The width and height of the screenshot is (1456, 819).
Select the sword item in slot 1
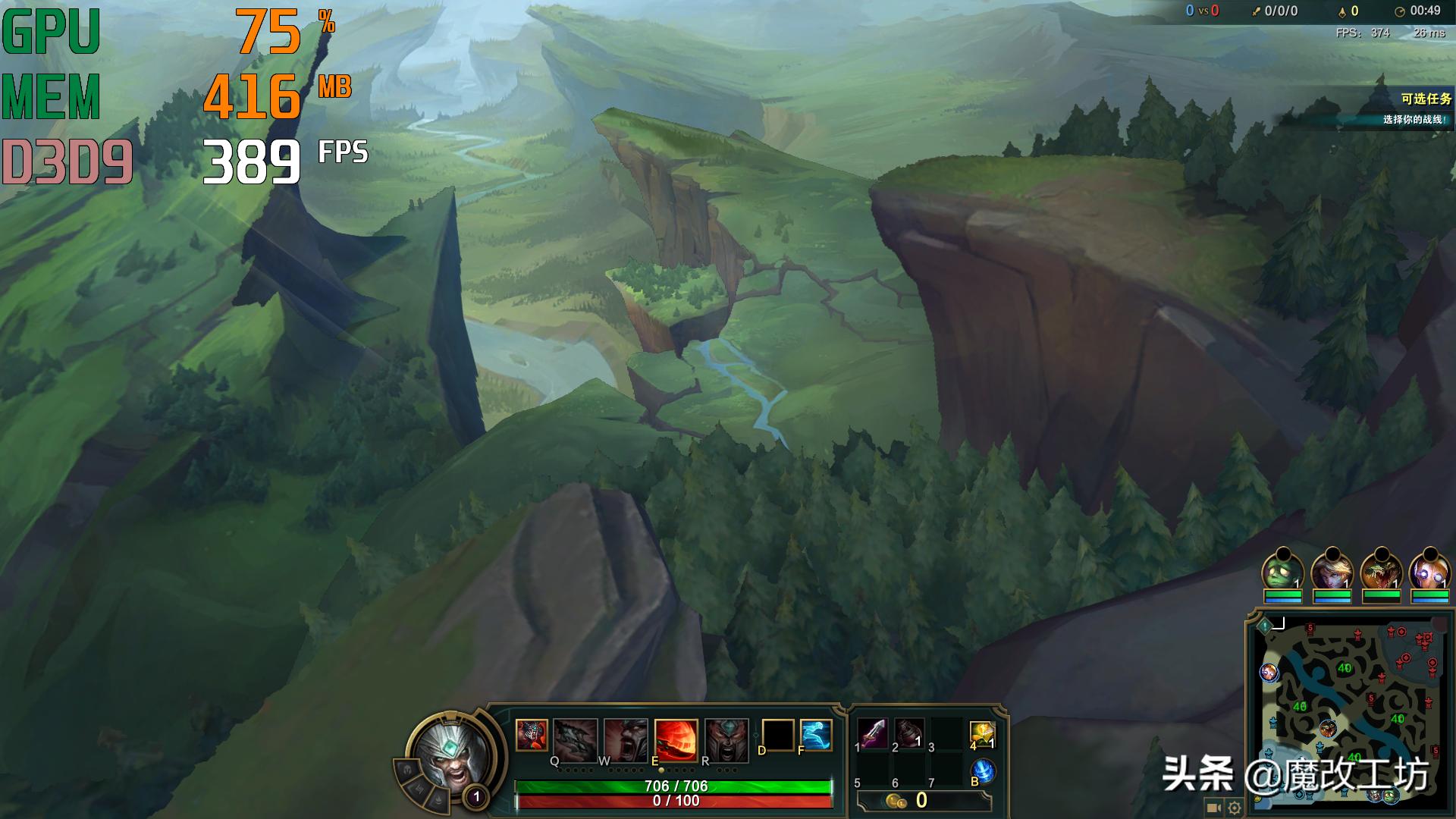(874, 734)
